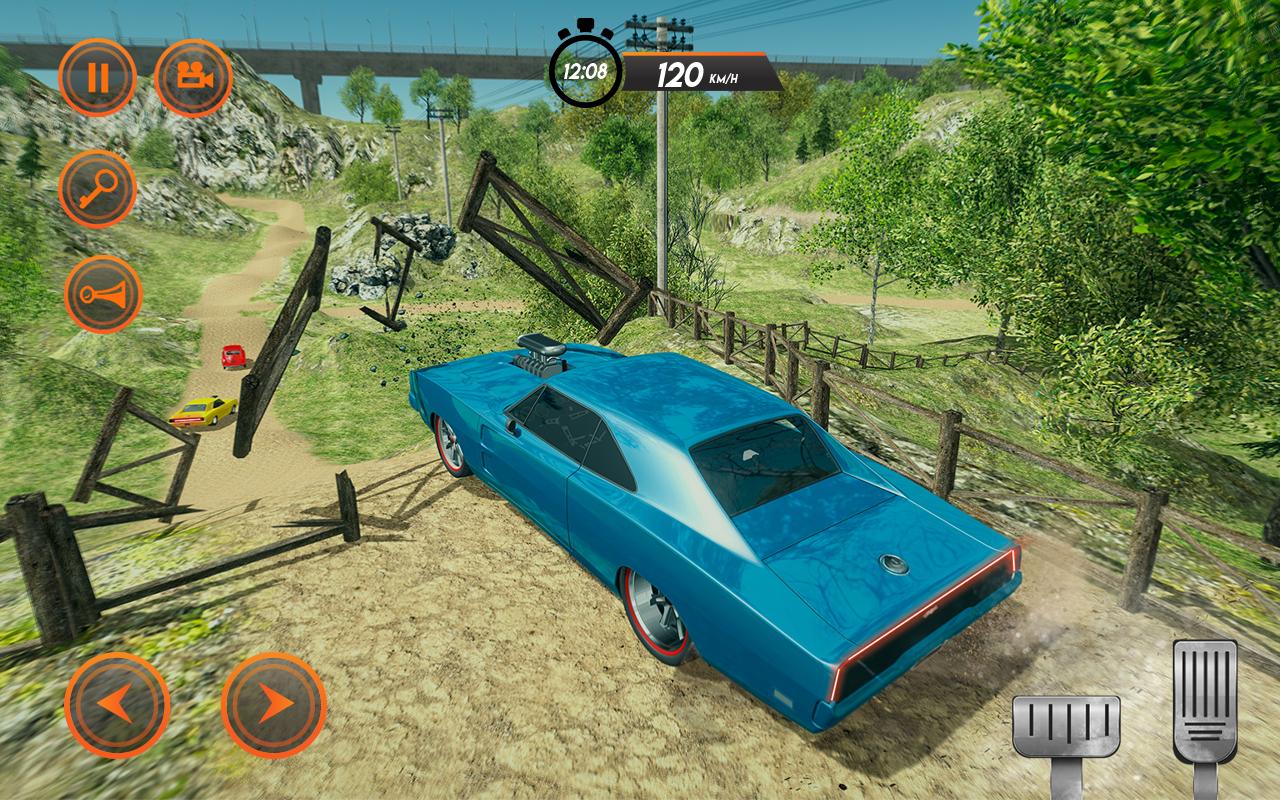Steer right with the right arrow
The image size is (1280, 800).
(x=273, y=705)
